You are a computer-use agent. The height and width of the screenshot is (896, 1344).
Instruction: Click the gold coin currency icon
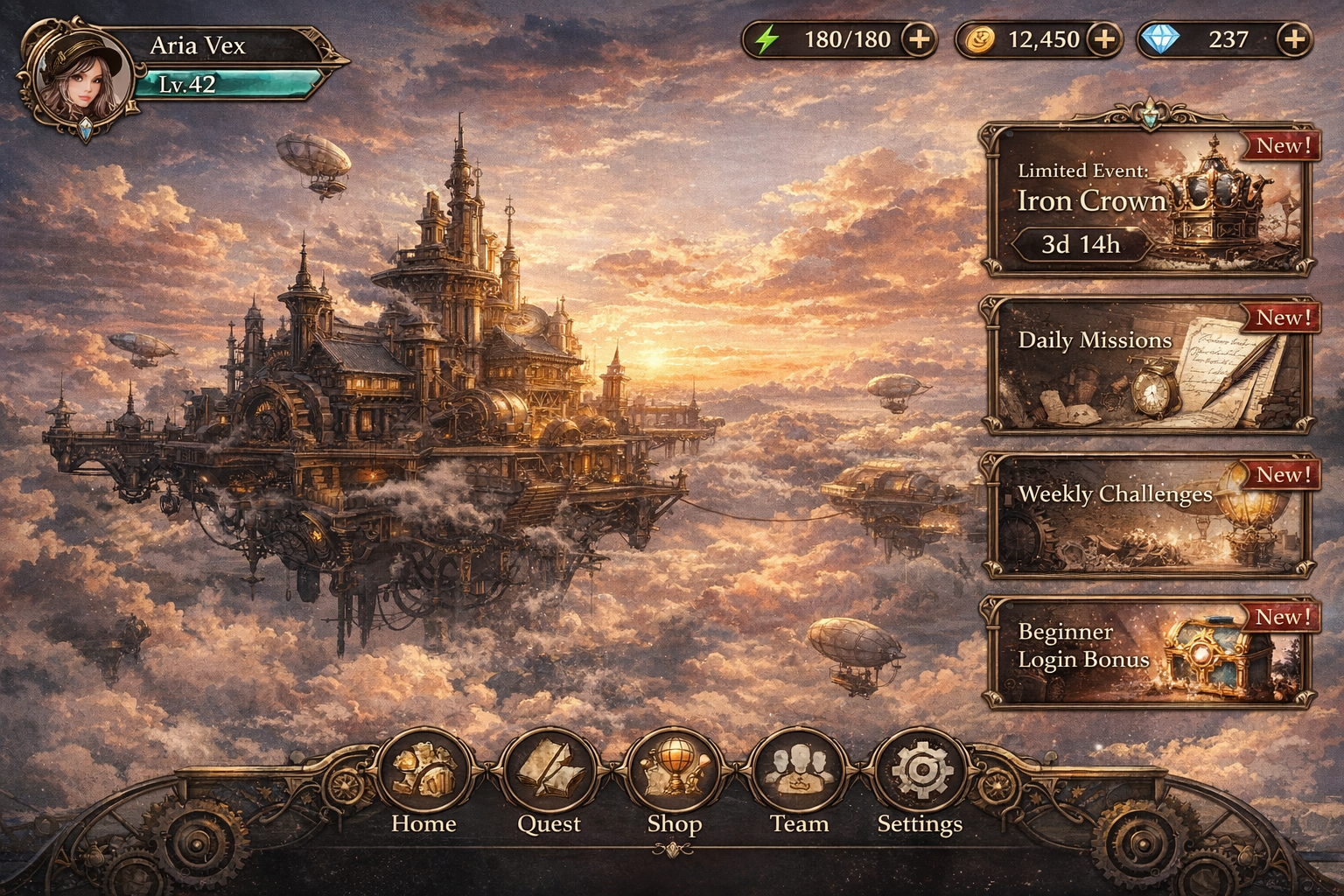[x=982, y=39]
